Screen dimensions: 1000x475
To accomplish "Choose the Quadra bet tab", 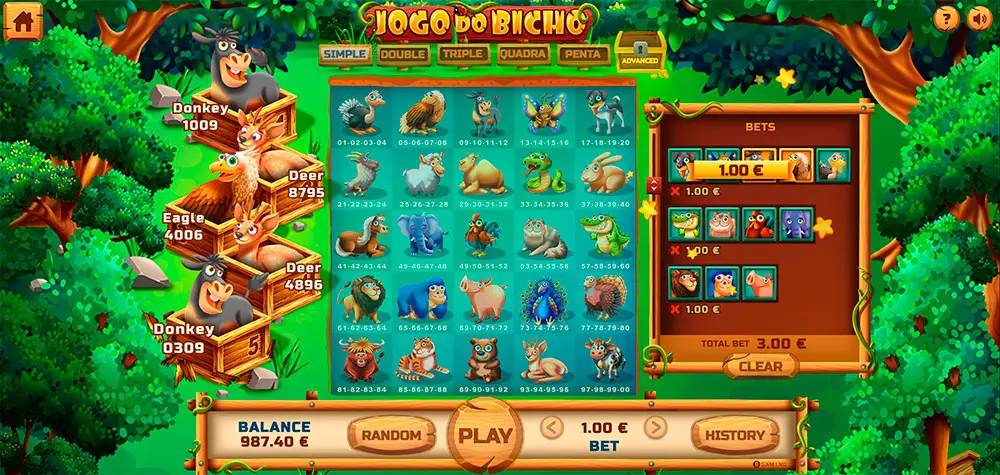I will point(522,54).
